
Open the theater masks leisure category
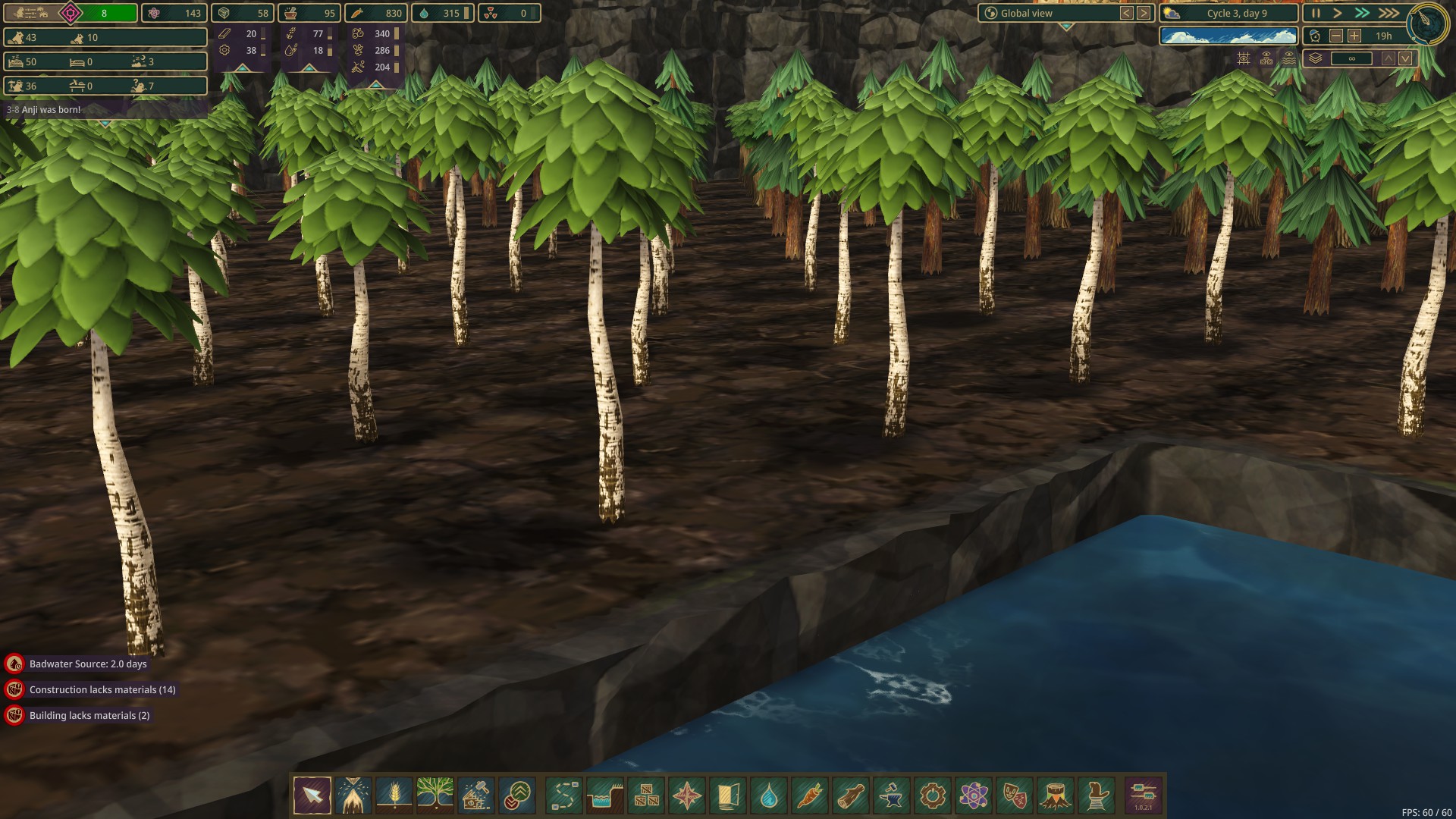1015,795
